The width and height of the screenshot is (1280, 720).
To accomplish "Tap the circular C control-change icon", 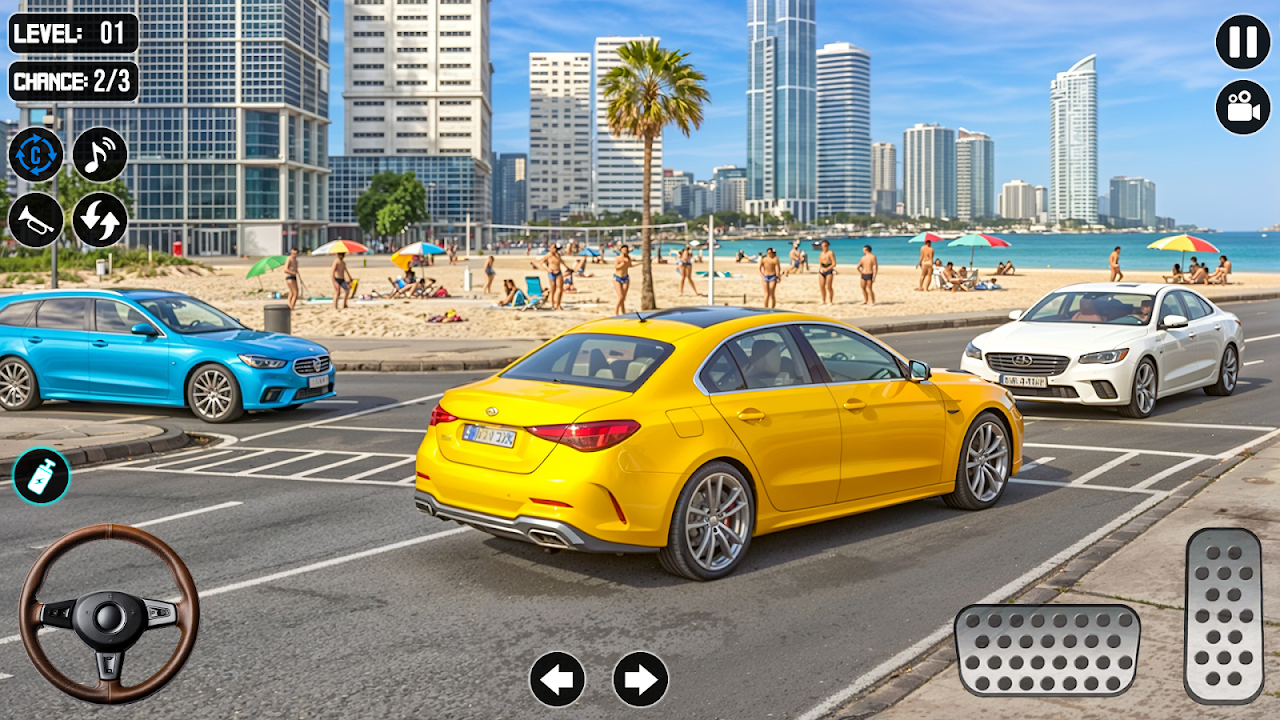I will point(36,155).
